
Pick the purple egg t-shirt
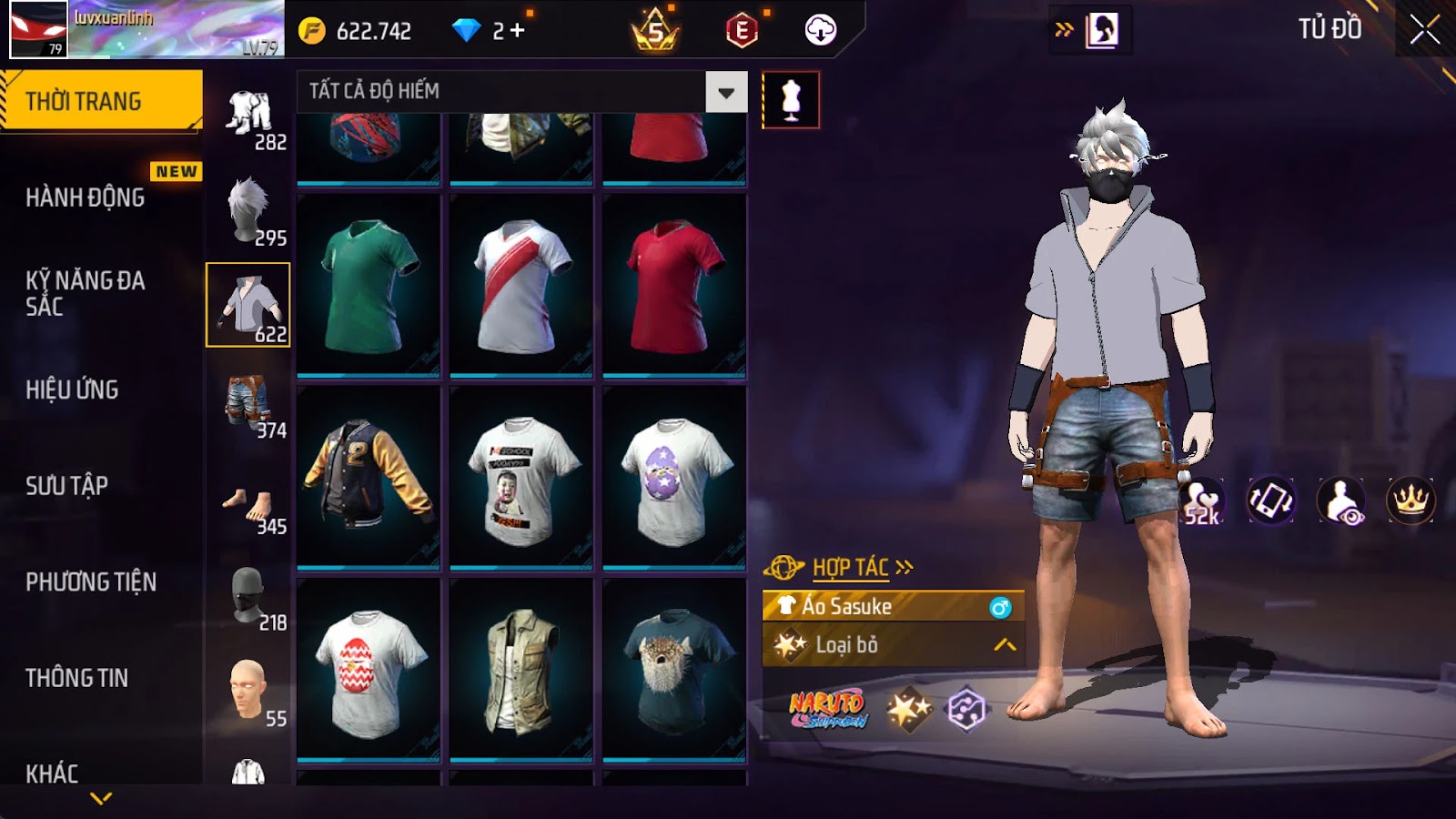click(674, 478)
